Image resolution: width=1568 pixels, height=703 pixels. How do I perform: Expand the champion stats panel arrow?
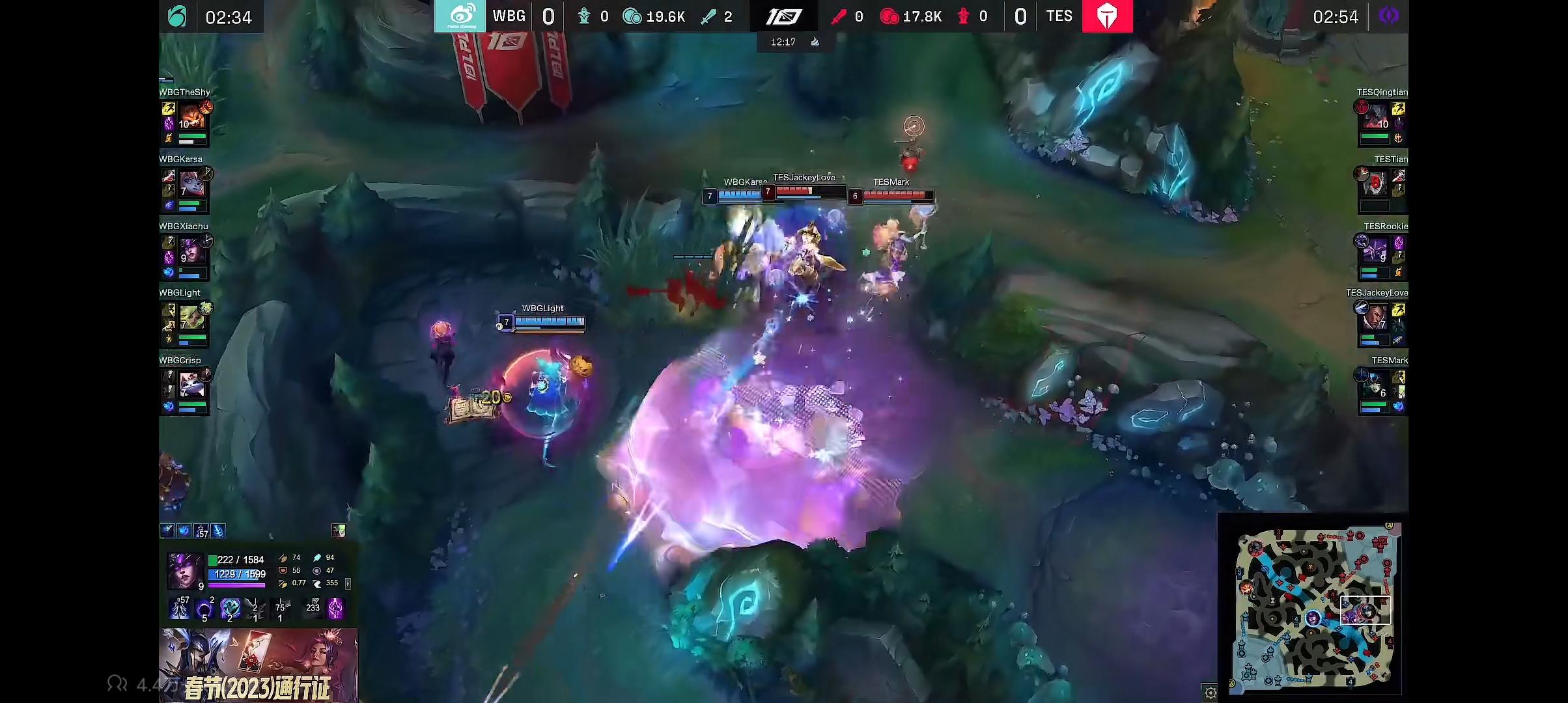pyautogui.click(x=348, y=584)
